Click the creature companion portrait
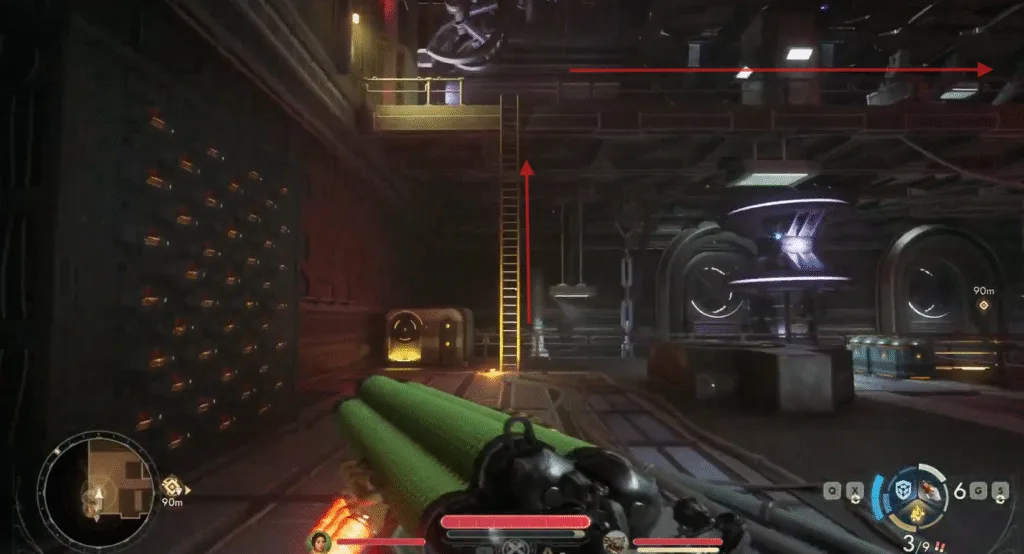The image size is (1024, 554). point(618,541)
